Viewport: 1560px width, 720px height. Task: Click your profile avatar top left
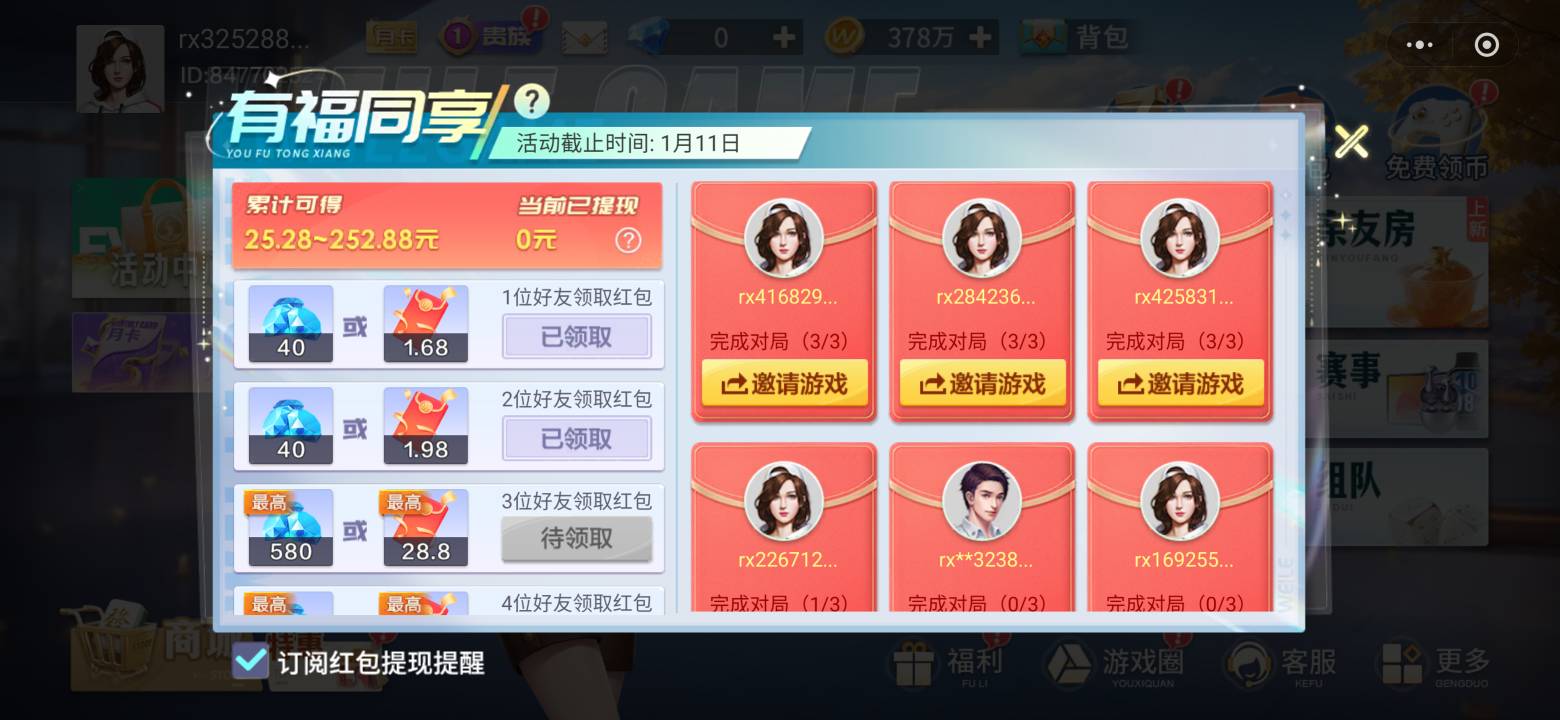tap(120, 68)
